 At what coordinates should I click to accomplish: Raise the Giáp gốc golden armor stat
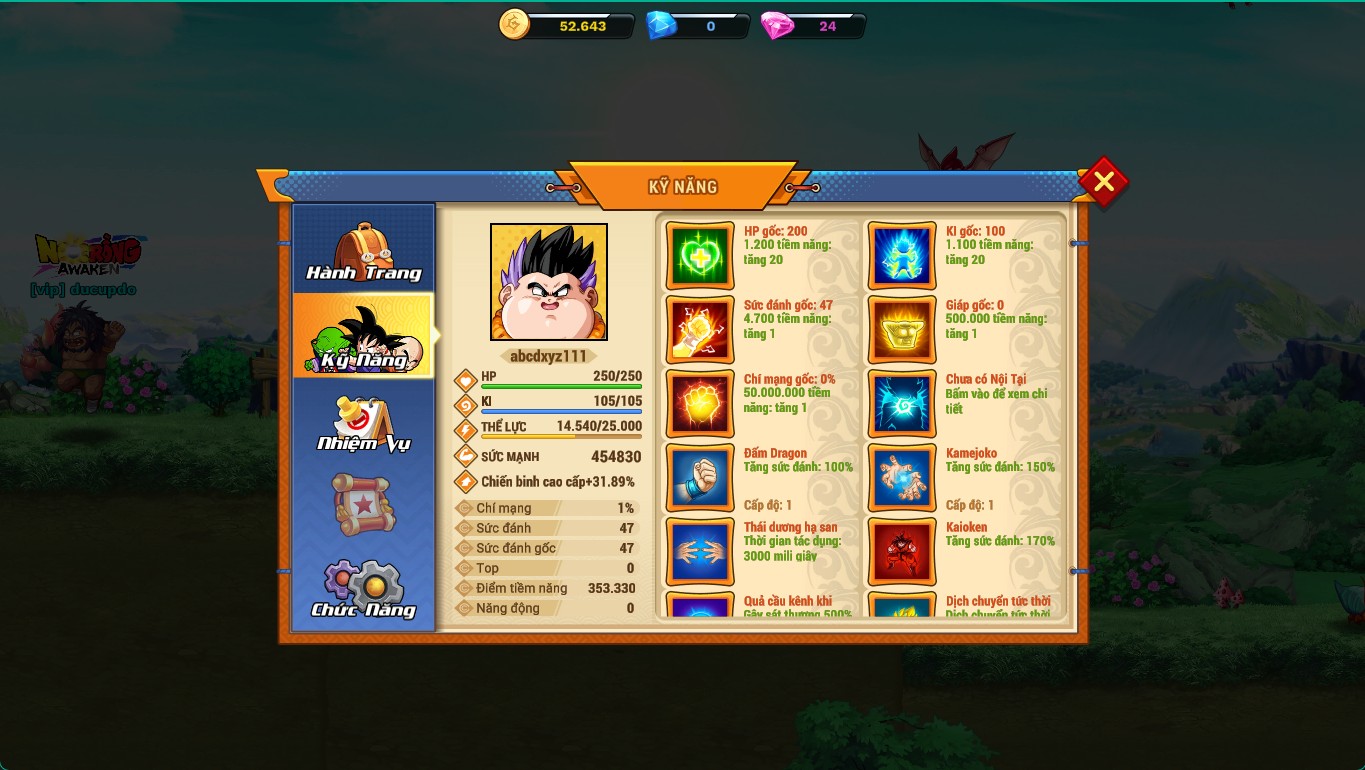[x=902, y=330]
